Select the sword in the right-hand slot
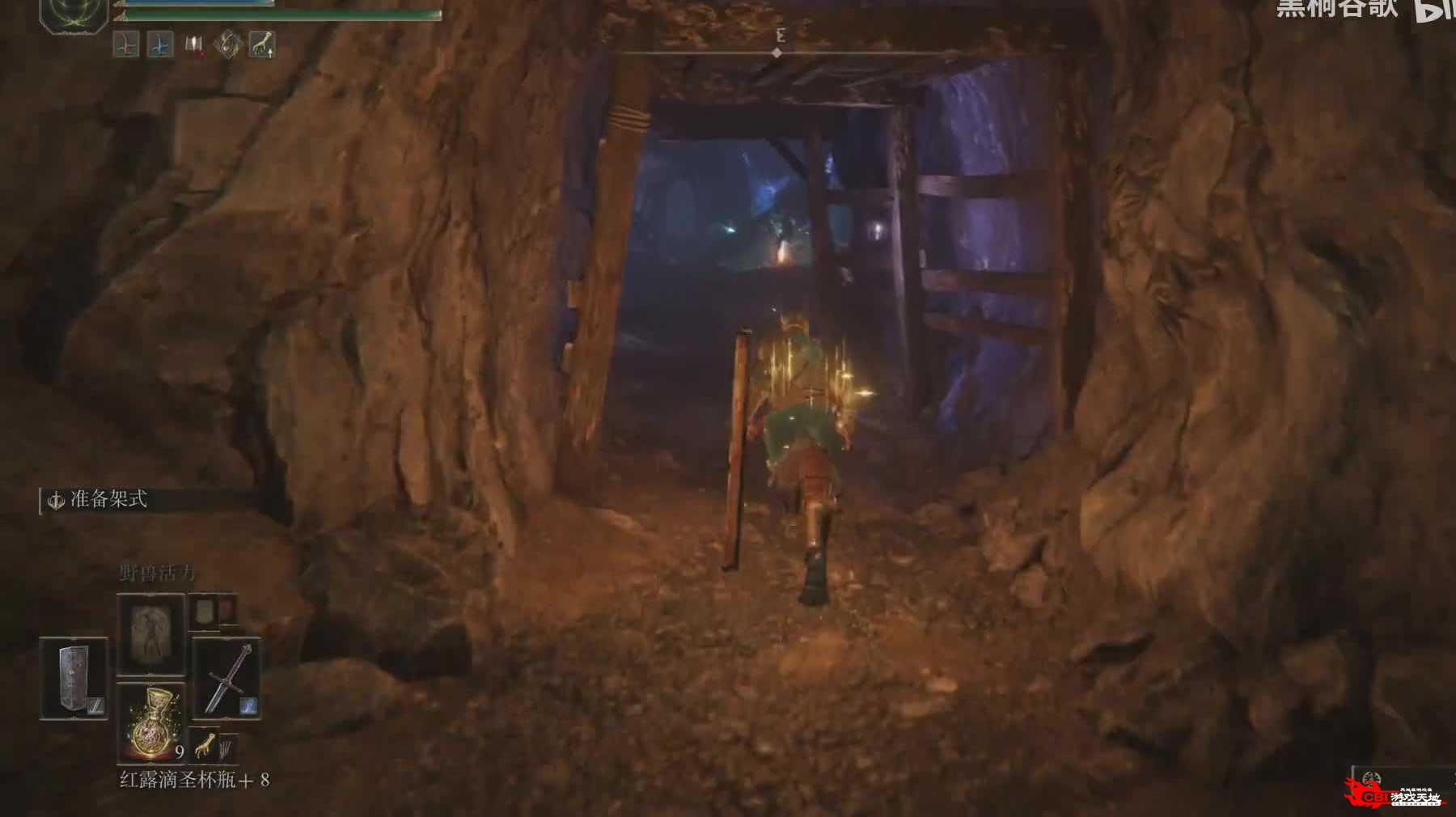Viewport: 1456px width, 817px height. click(x=226, y=678)
